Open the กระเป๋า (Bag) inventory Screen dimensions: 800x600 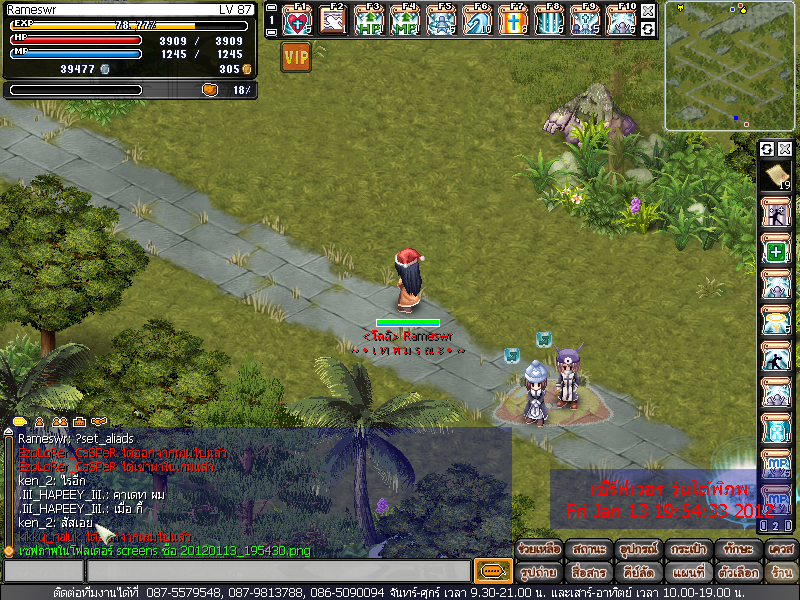coord(687,549)
